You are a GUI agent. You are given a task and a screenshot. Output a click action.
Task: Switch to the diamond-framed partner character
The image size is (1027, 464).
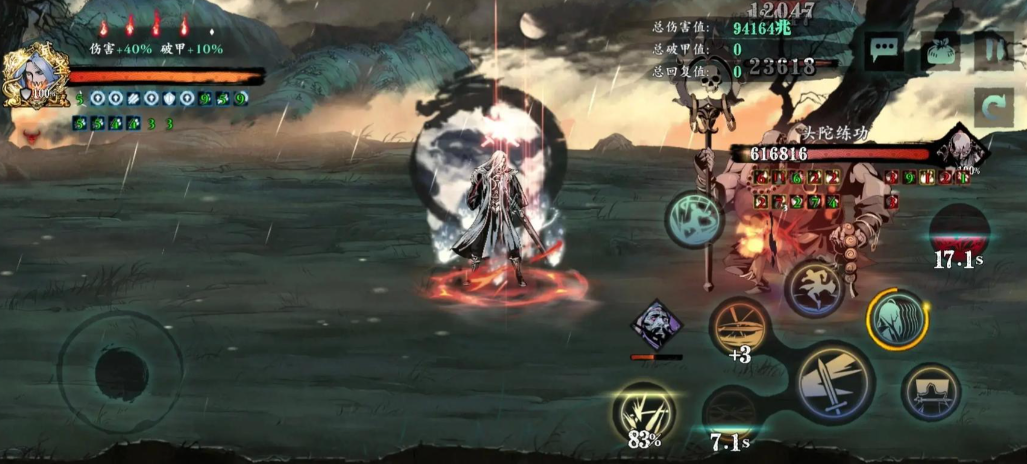tap(656, 325)
